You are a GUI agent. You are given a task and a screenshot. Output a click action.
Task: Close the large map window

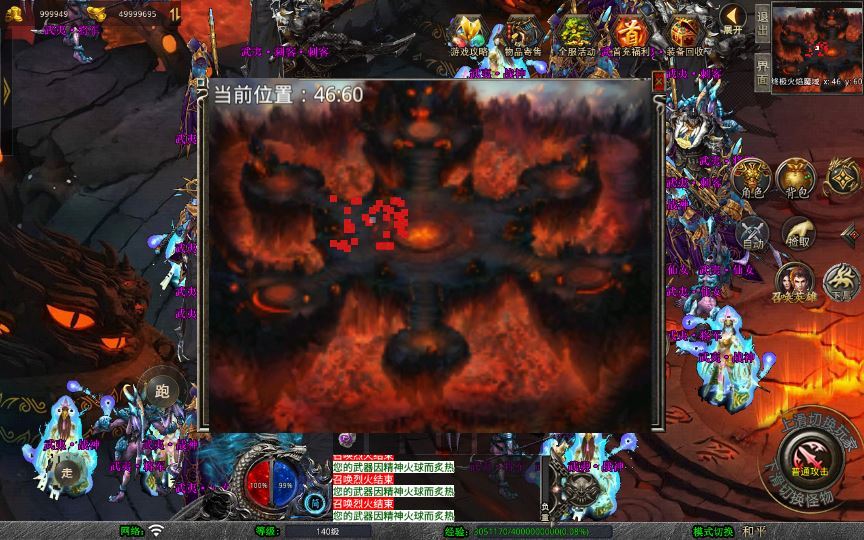[658, 80]
